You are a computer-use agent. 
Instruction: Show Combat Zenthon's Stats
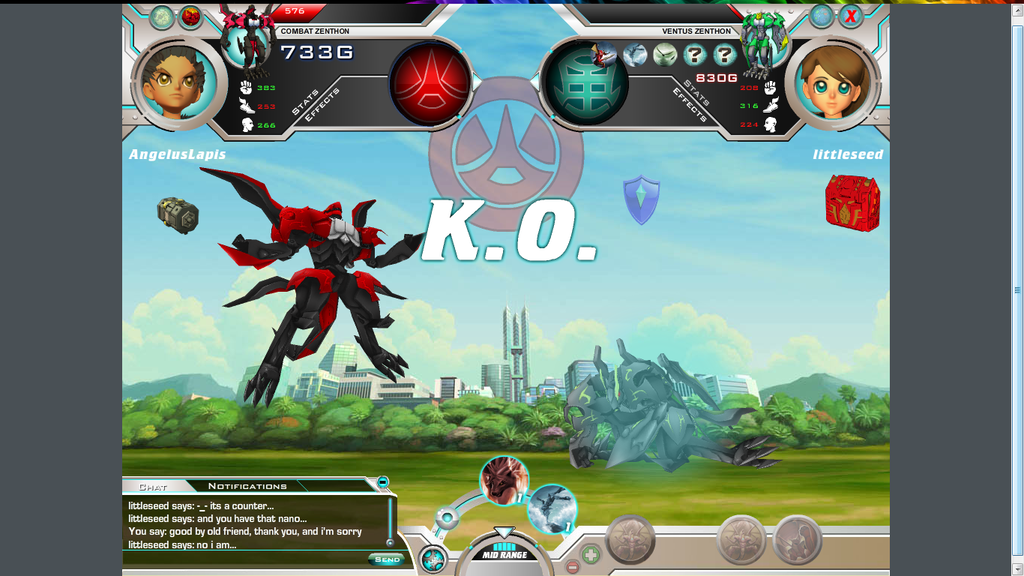(x=304, y=101)
